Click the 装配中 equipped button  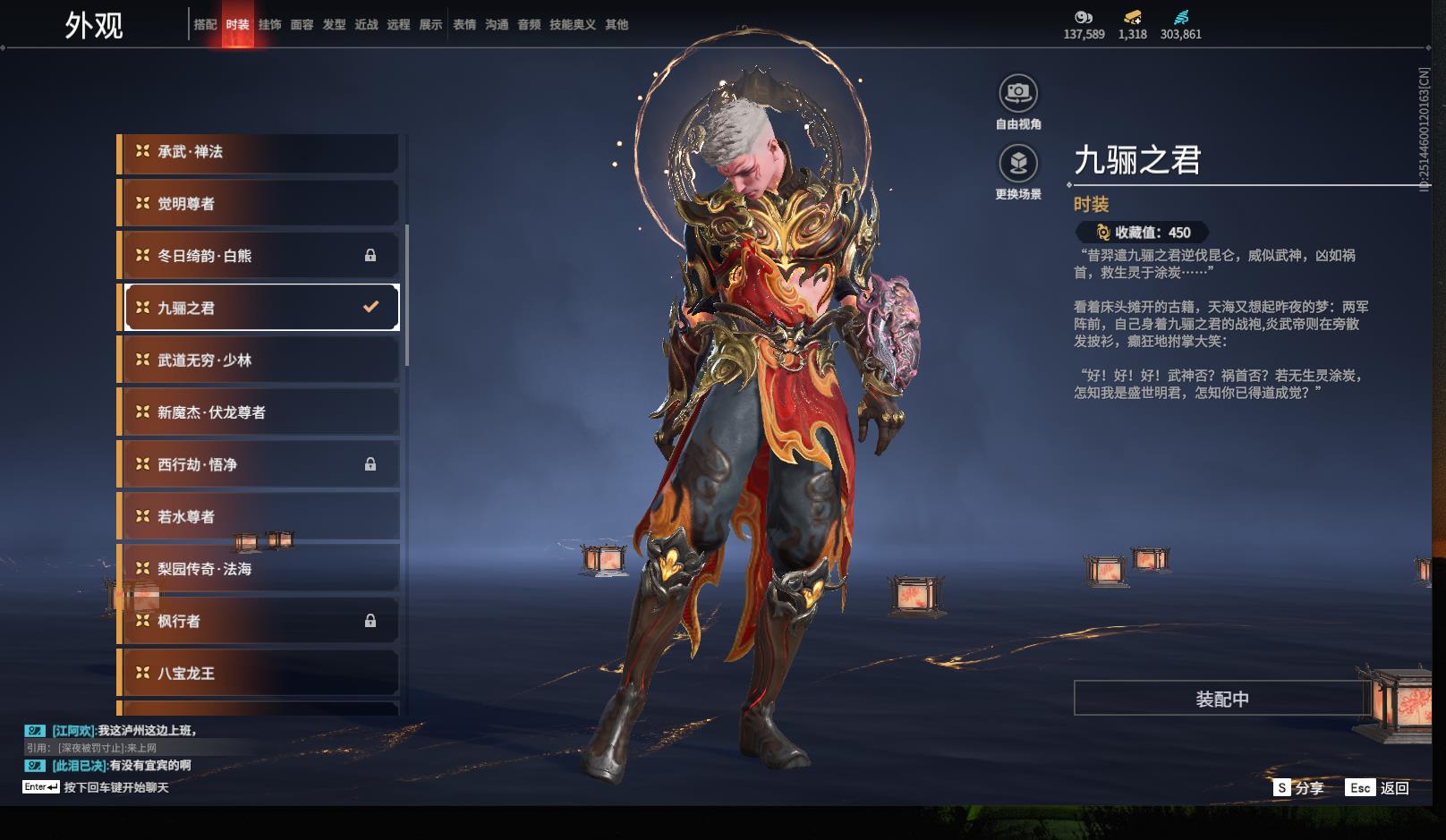1221,699
